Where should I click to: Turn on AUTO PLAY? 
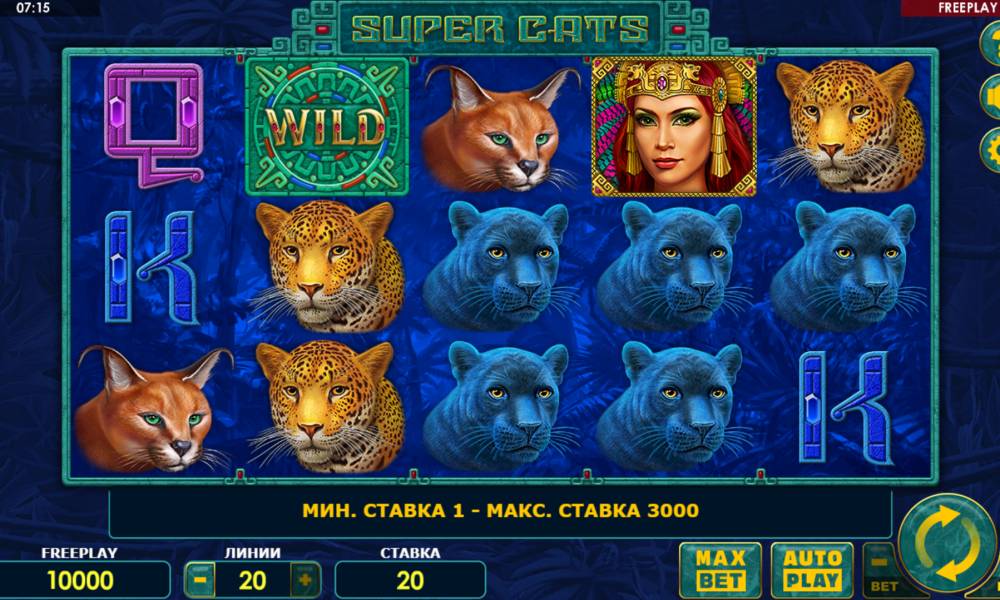click(x=811, y=569)
